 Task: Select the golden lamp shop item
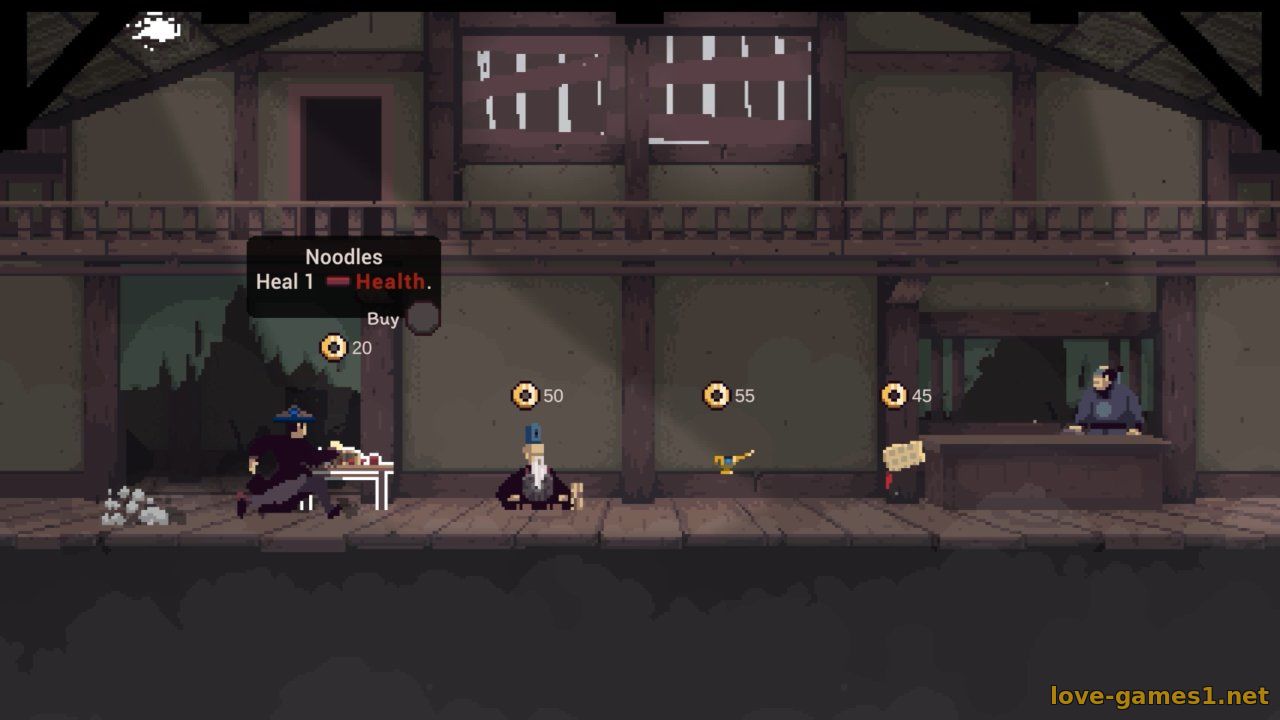(732, 461)
